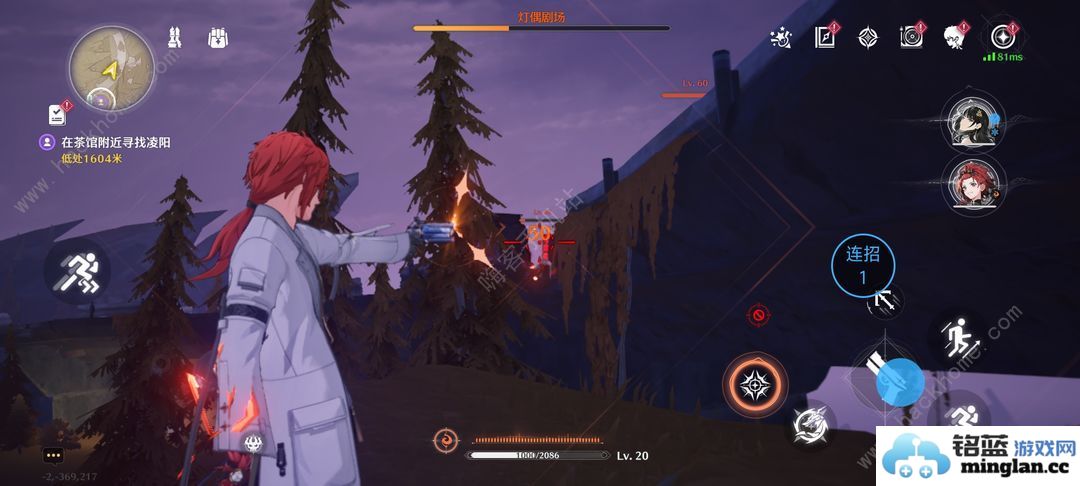Tap the 连招 combo button
1080x486 pixels.
coord(863,263)
